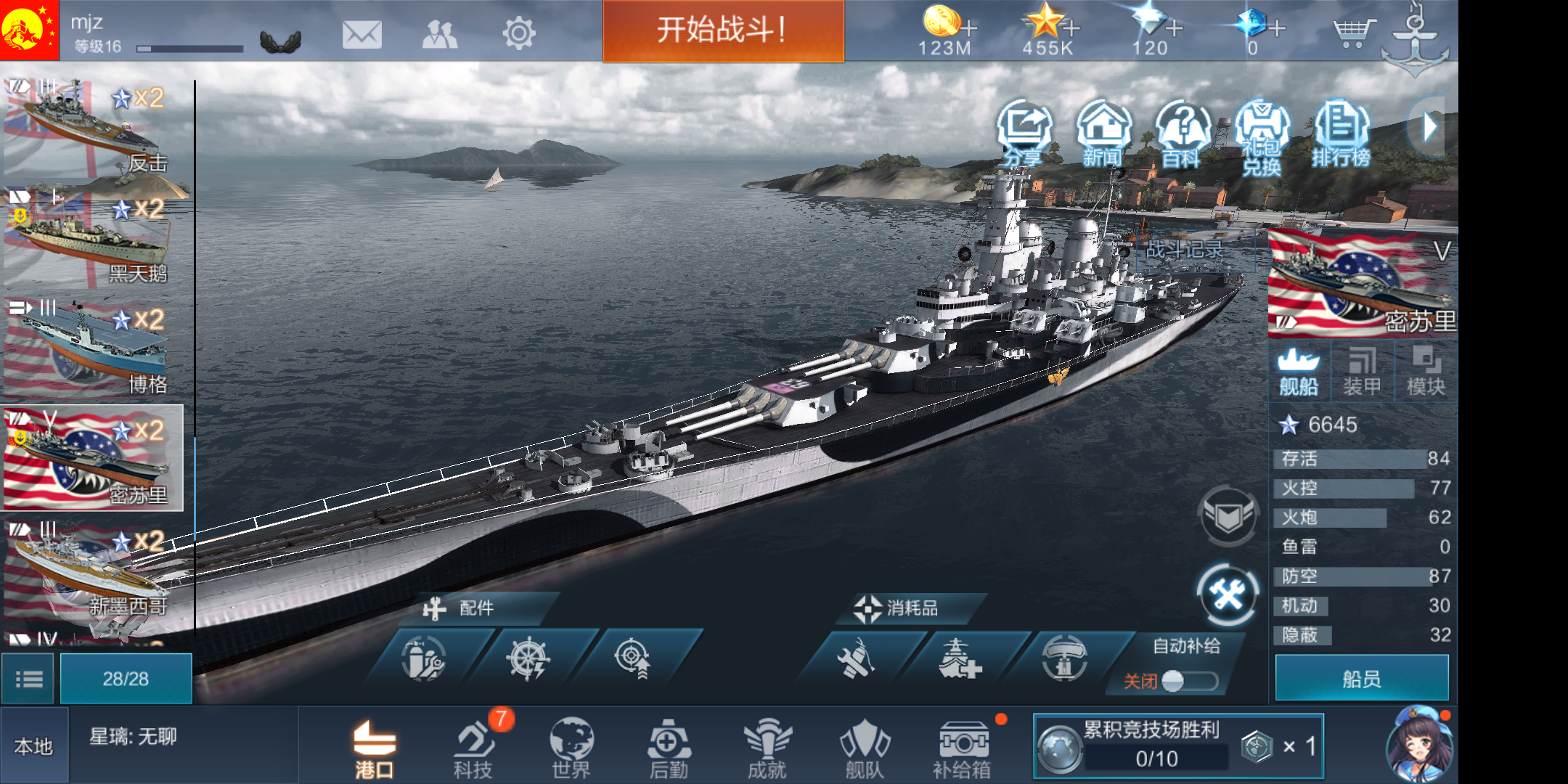Switch to 模块 module tab

click(1425, 370)
